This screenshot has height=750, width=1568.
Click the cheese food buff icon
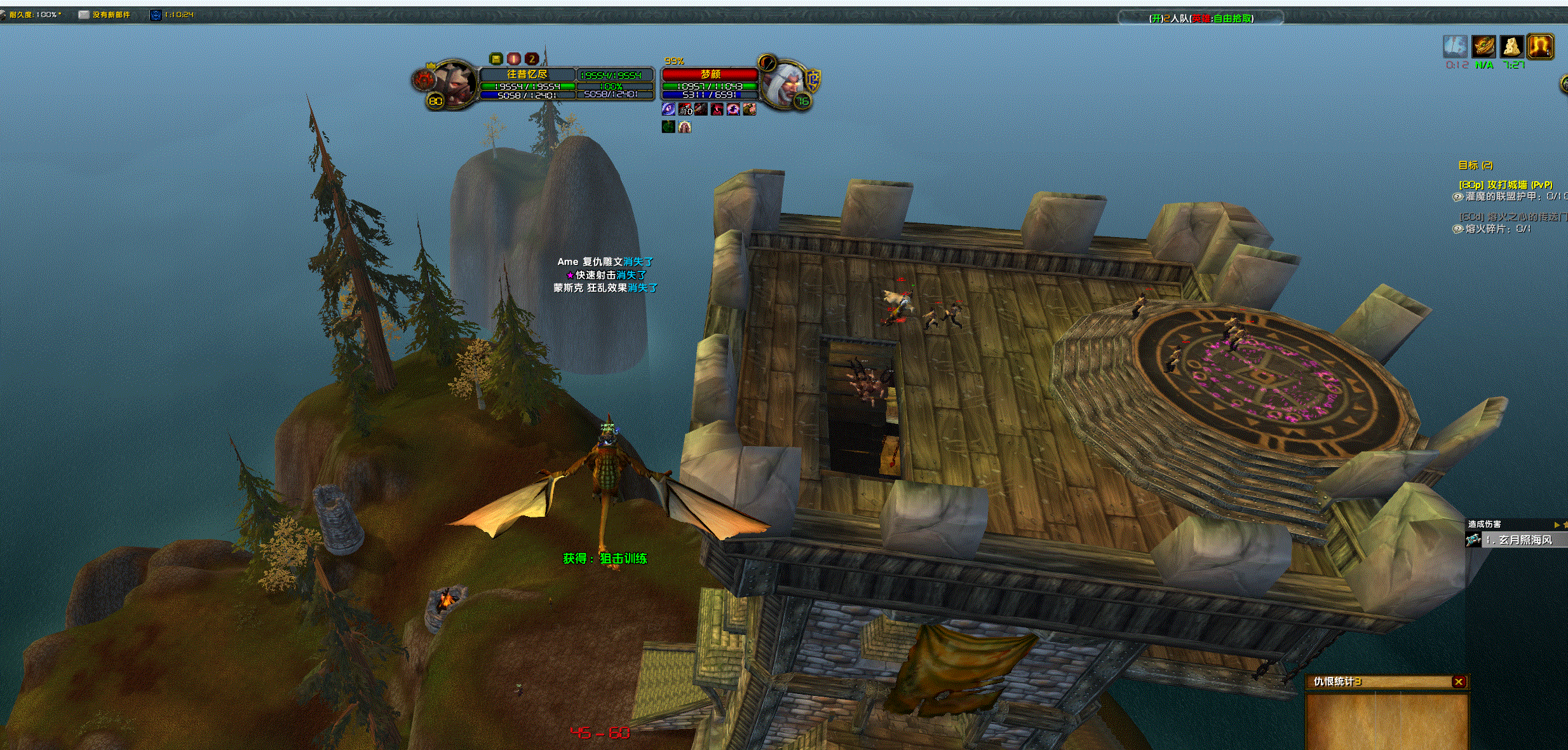coord(1511,47)
